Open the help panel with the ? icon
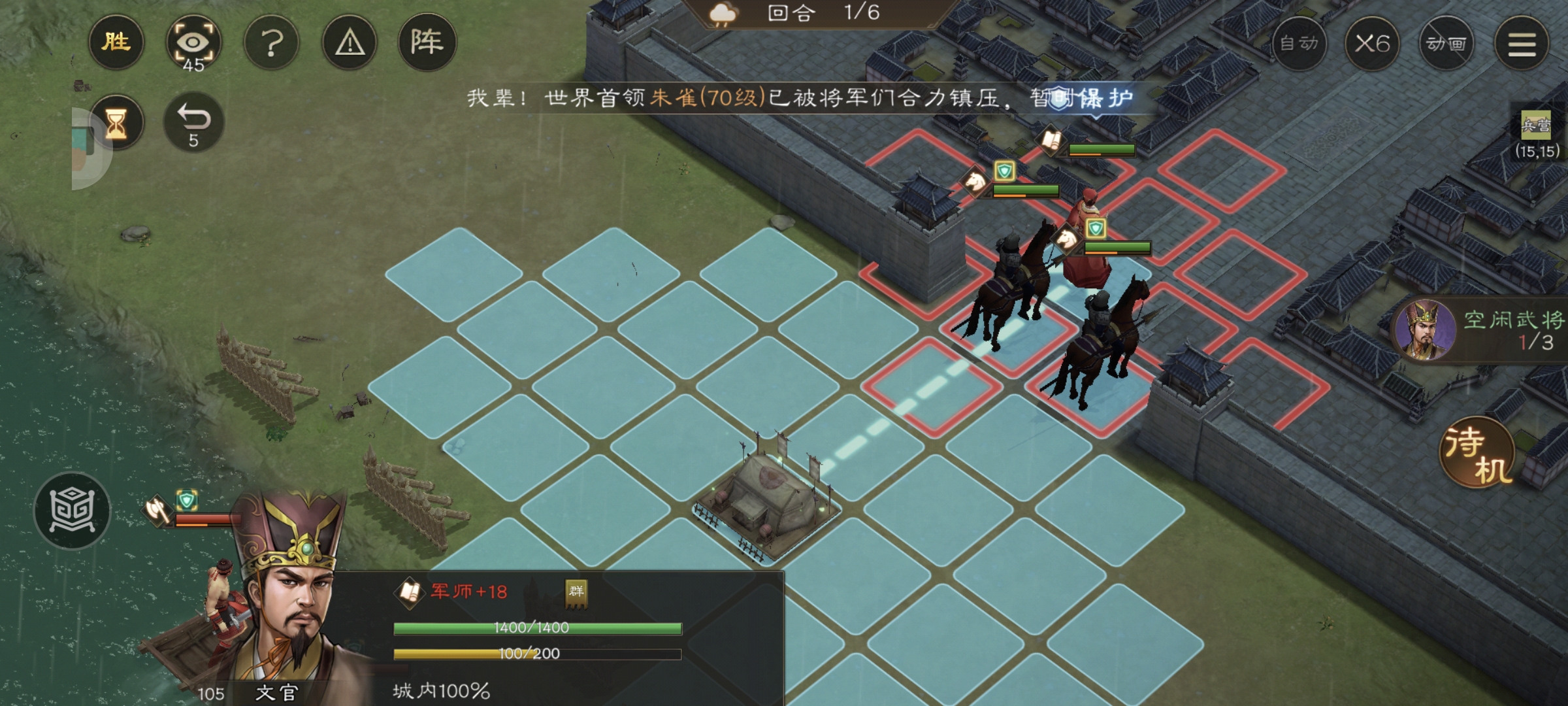Viewport: 1568px width, 706px height. pyautogui.click(x=272, y=42)
